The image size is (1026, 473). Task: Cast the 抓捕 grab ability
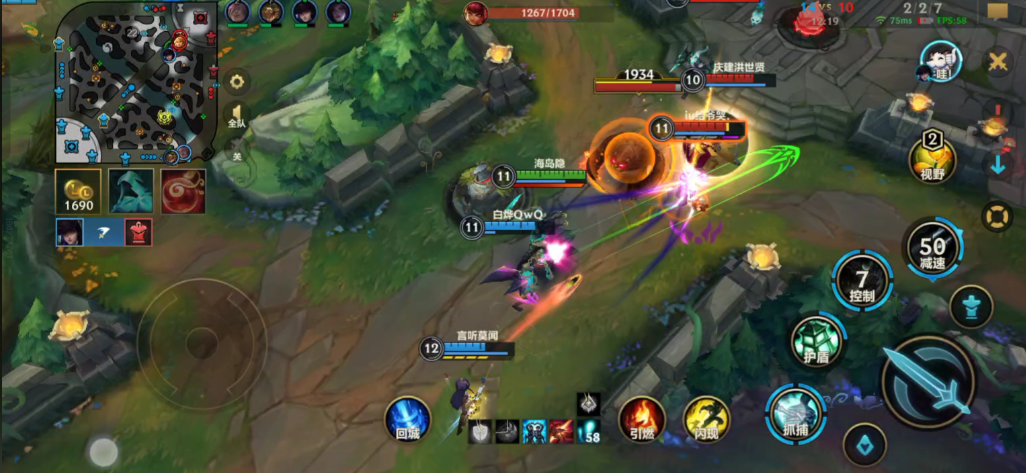795,414
